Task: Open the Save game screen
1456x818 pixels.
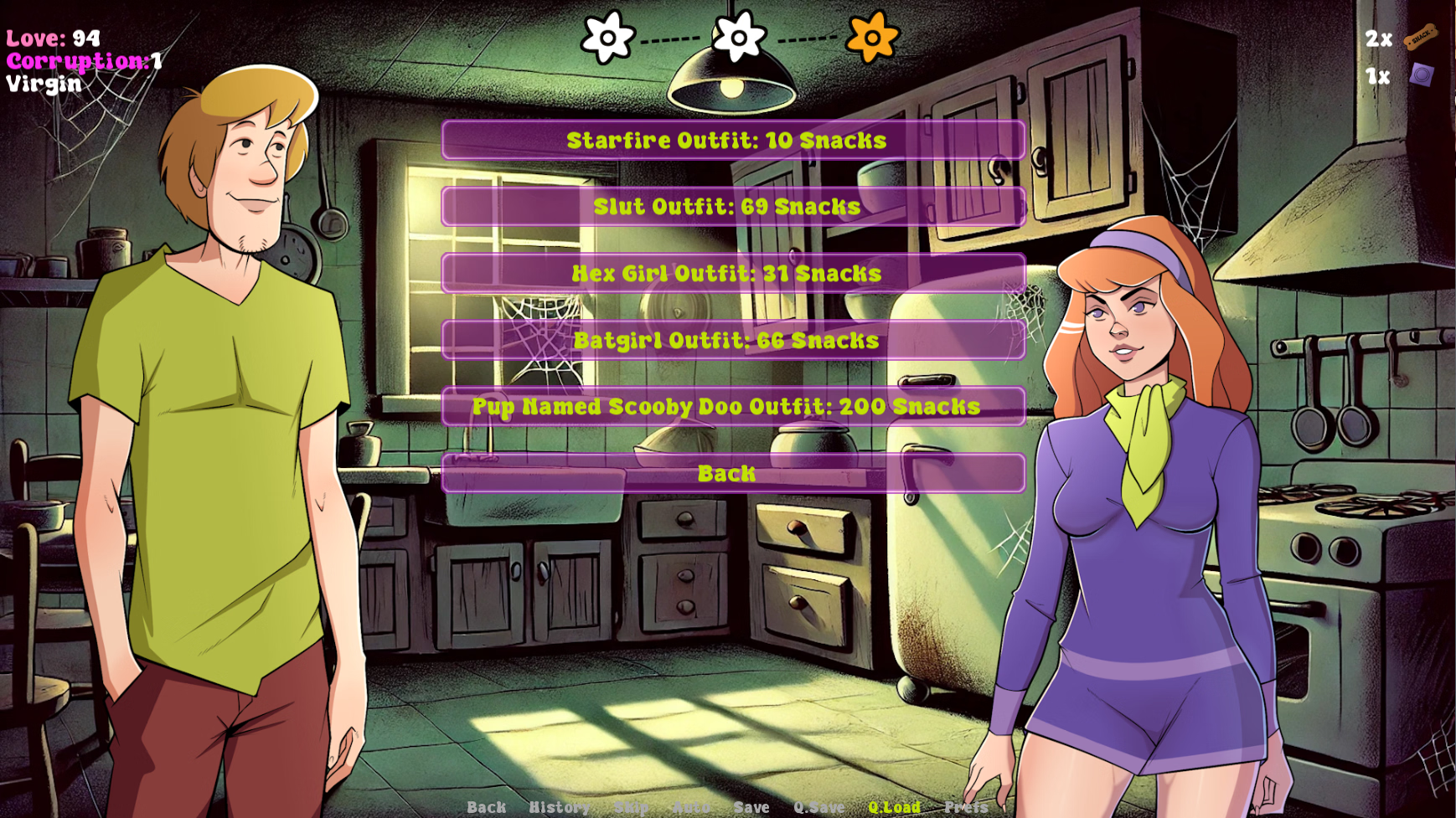Action: click(751, 807)
